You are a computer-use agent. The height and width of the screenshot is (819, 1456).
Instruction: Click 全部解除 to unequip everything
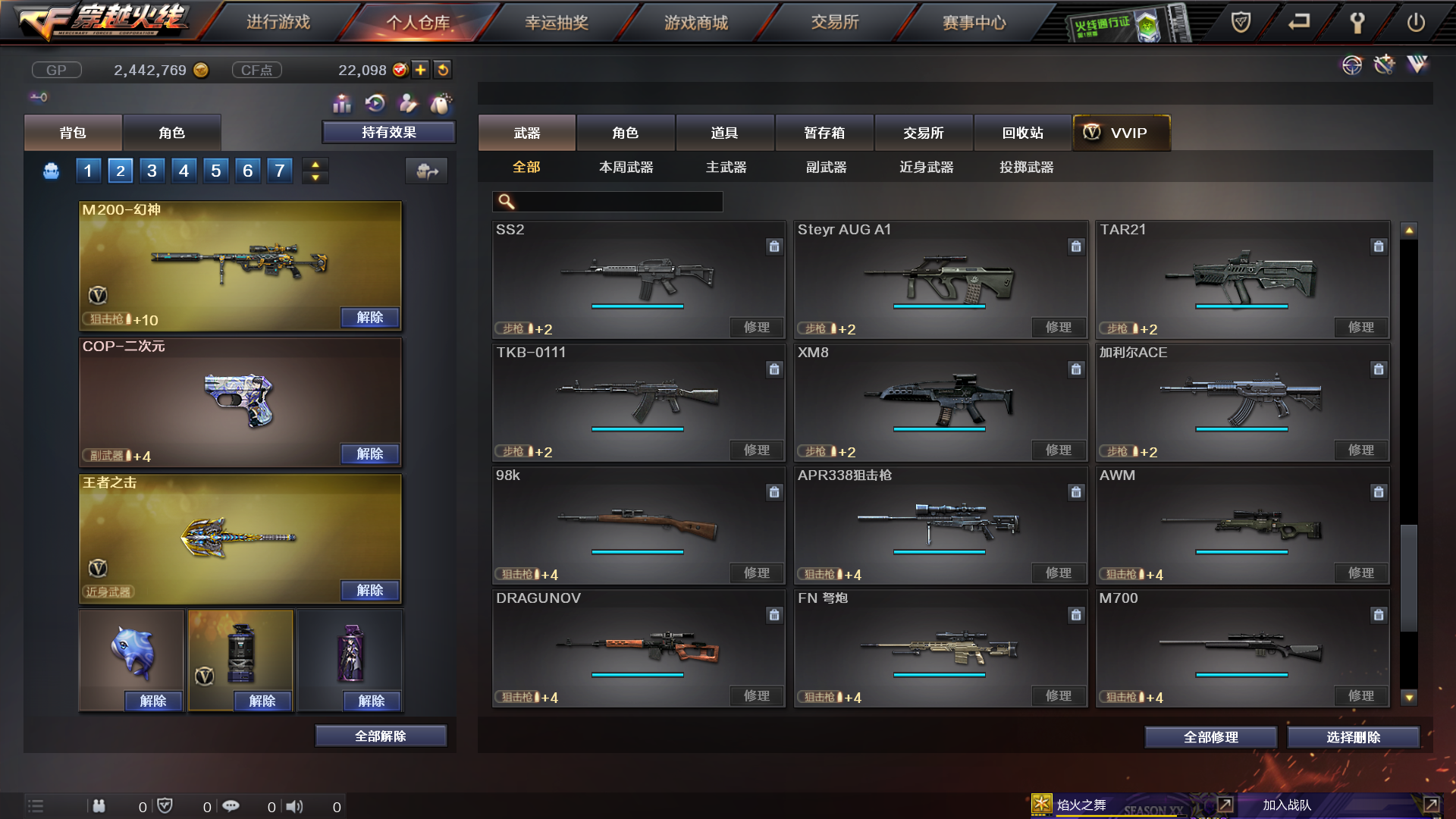click(380, 736)
